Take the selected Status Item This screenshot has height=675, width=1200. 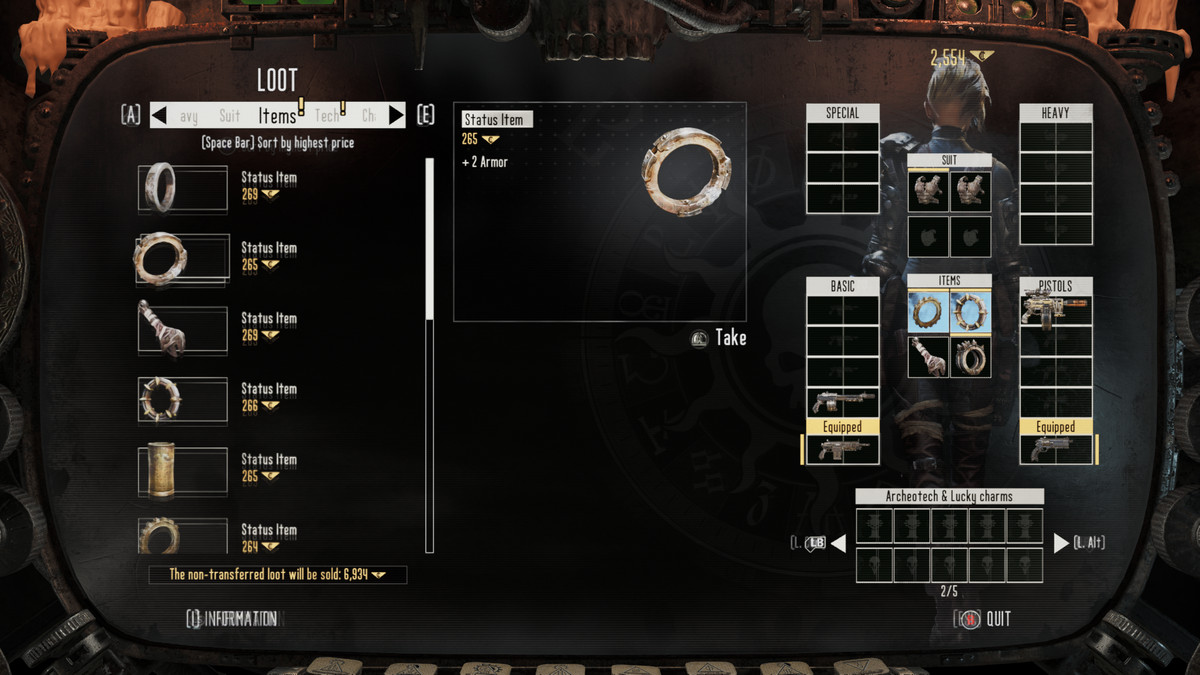720,338
